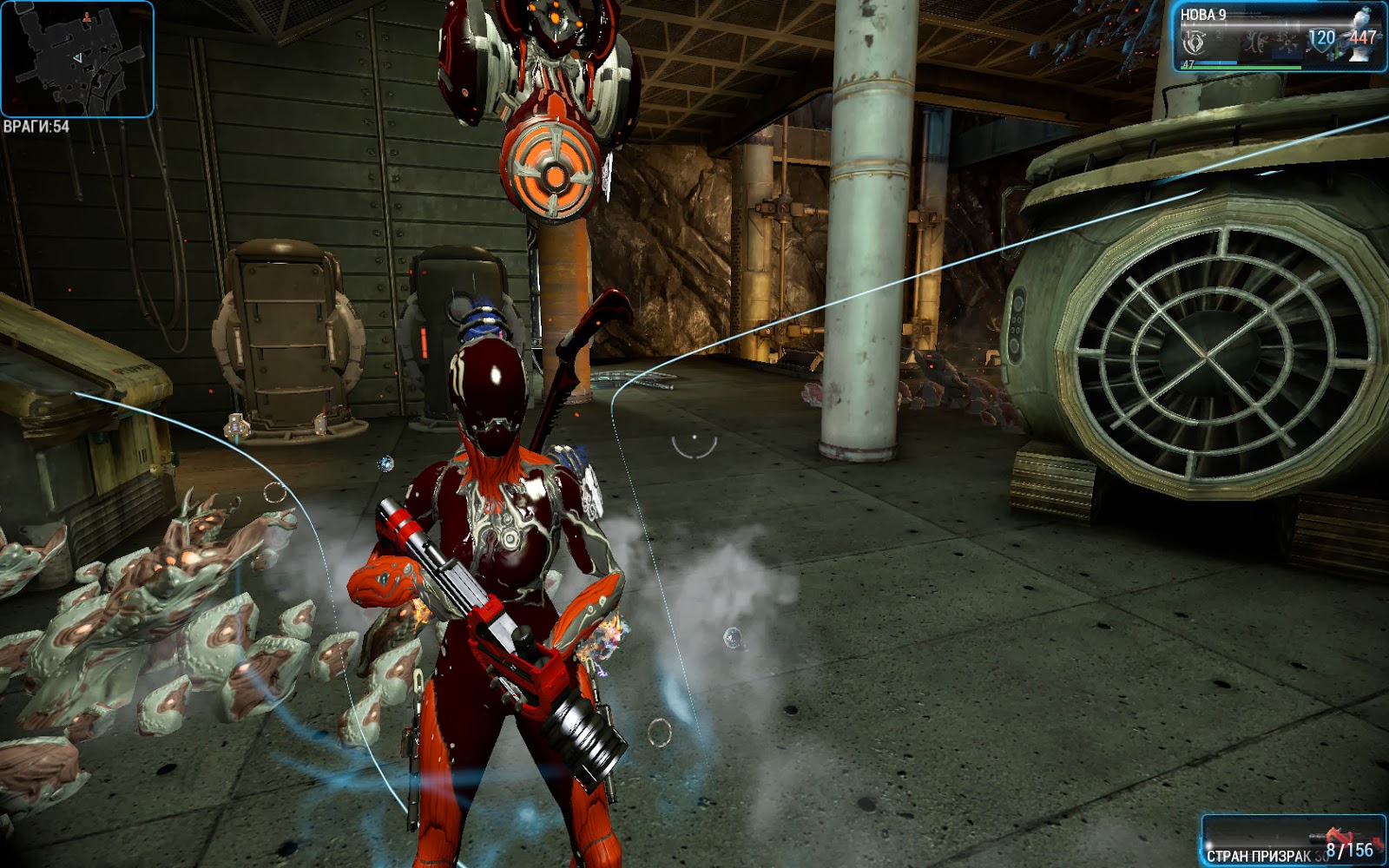Select the Strun Wraith weapon panel
The height and width of the screenshot is (868, 1389).
click(1294, 842)
